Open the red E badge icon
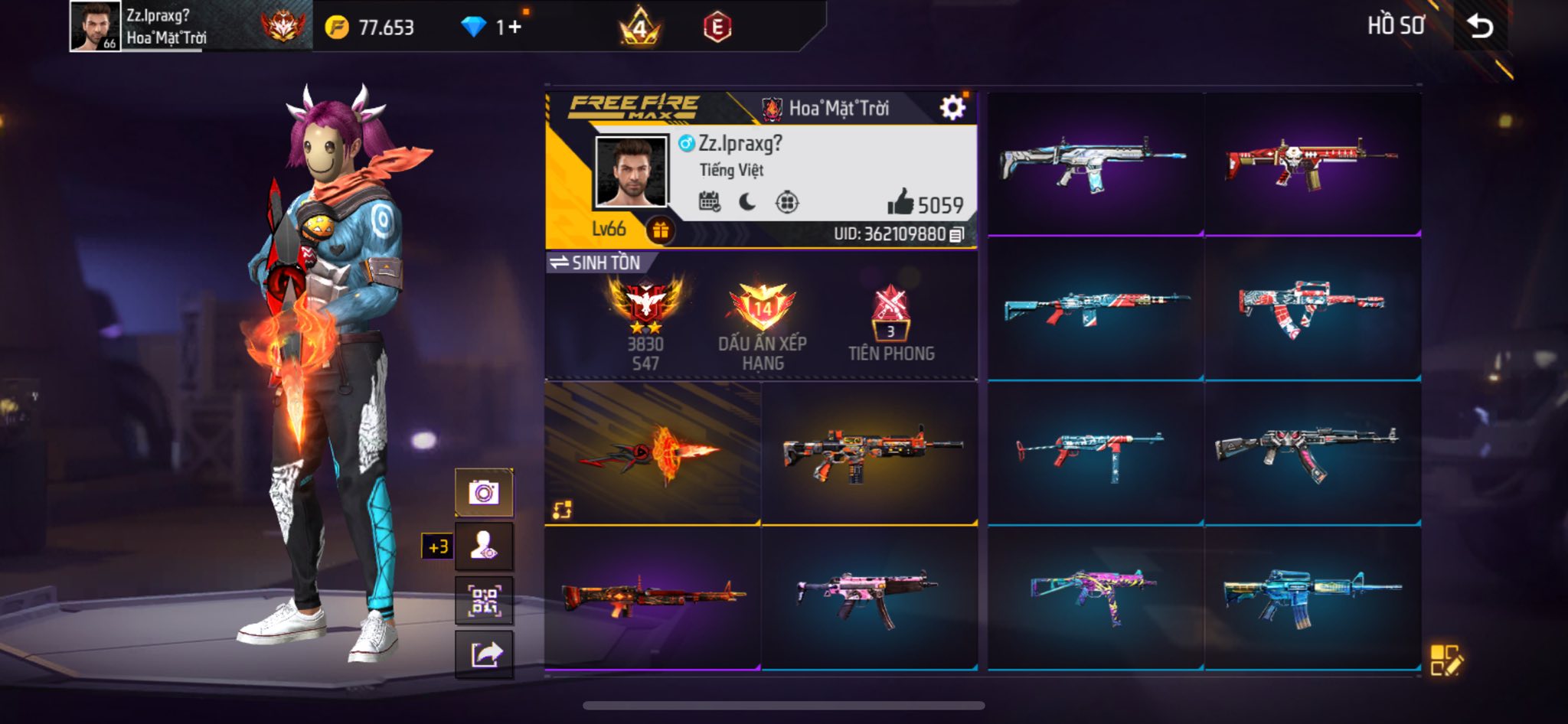Viewport: 1568px width, 724px height. pos(717,28)
